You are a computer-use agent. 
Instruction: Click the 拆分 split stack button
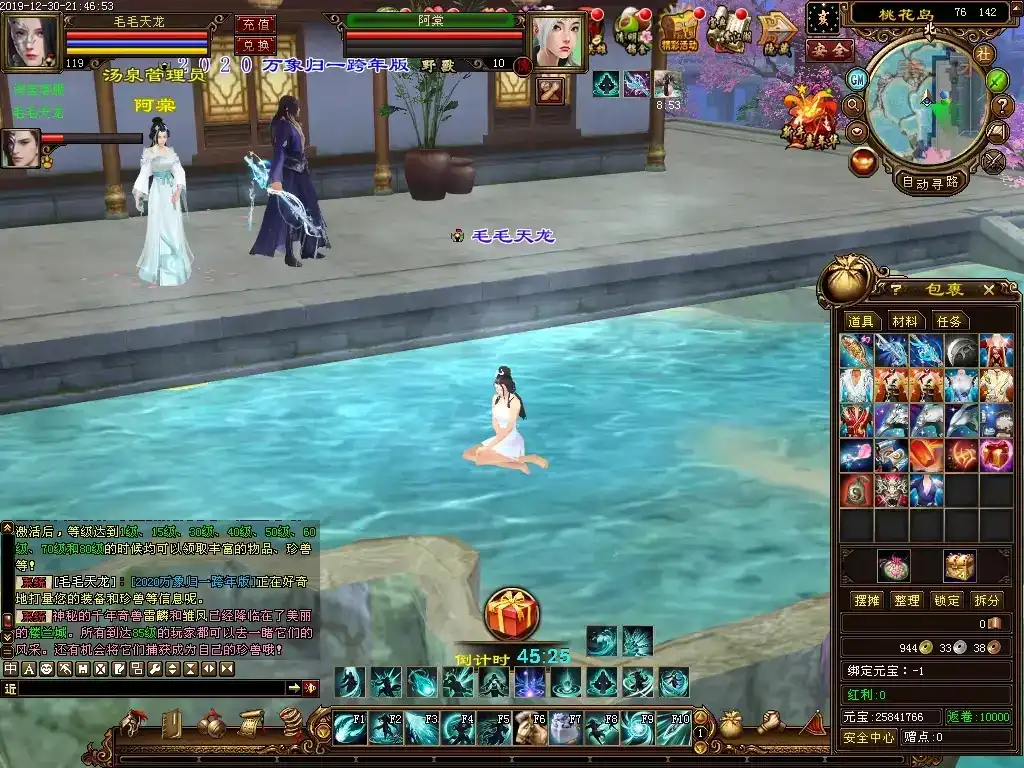point(987,600)
